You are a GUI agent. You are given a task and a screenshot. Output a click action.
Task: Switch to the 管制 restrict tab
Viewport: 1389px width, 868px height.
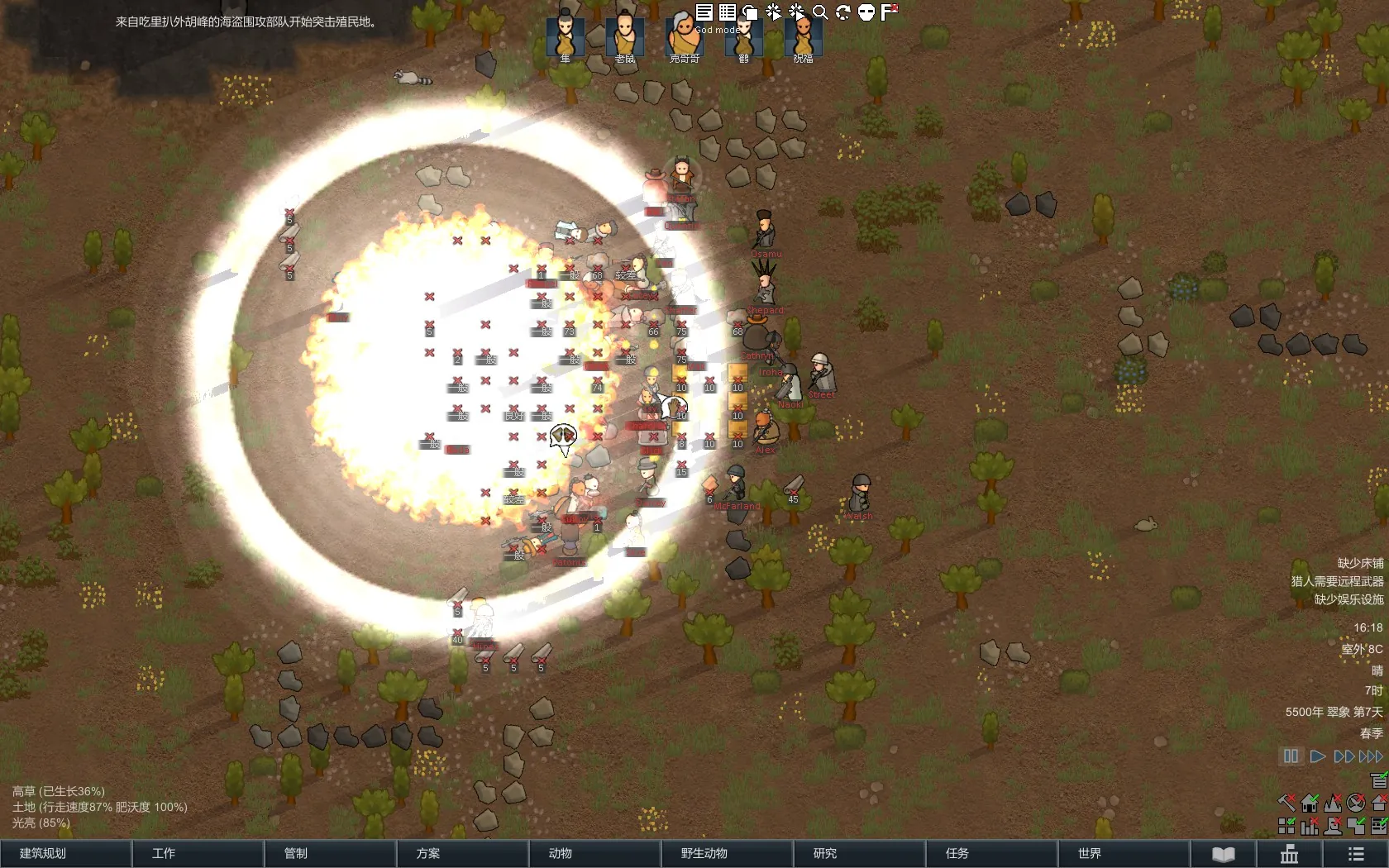330,853
